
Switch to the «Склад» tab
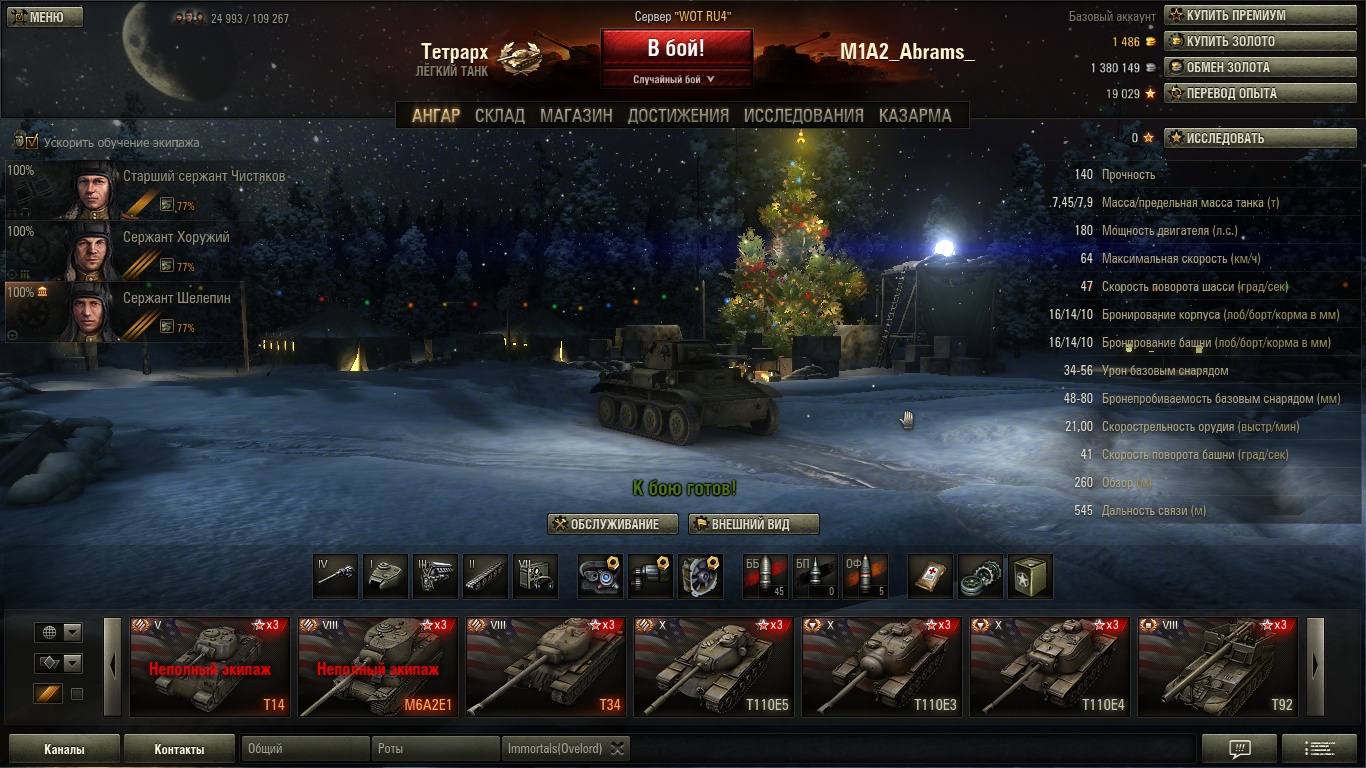pyautogui.click(x=499, y=115)
